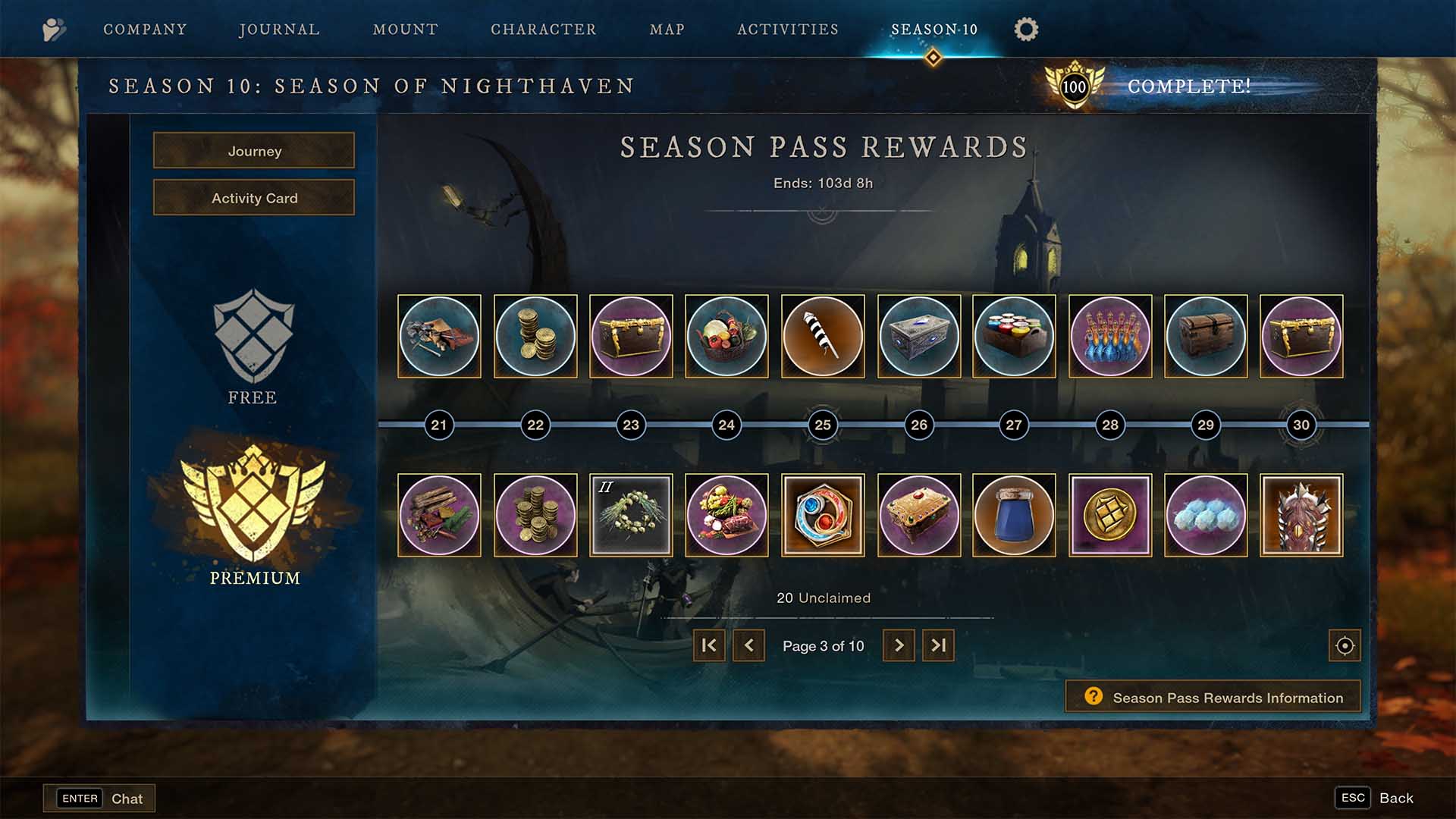This screenshot has width=1456, height=819.
Task: Select the premium gold token under level 28
Action: click(1110, 515)
